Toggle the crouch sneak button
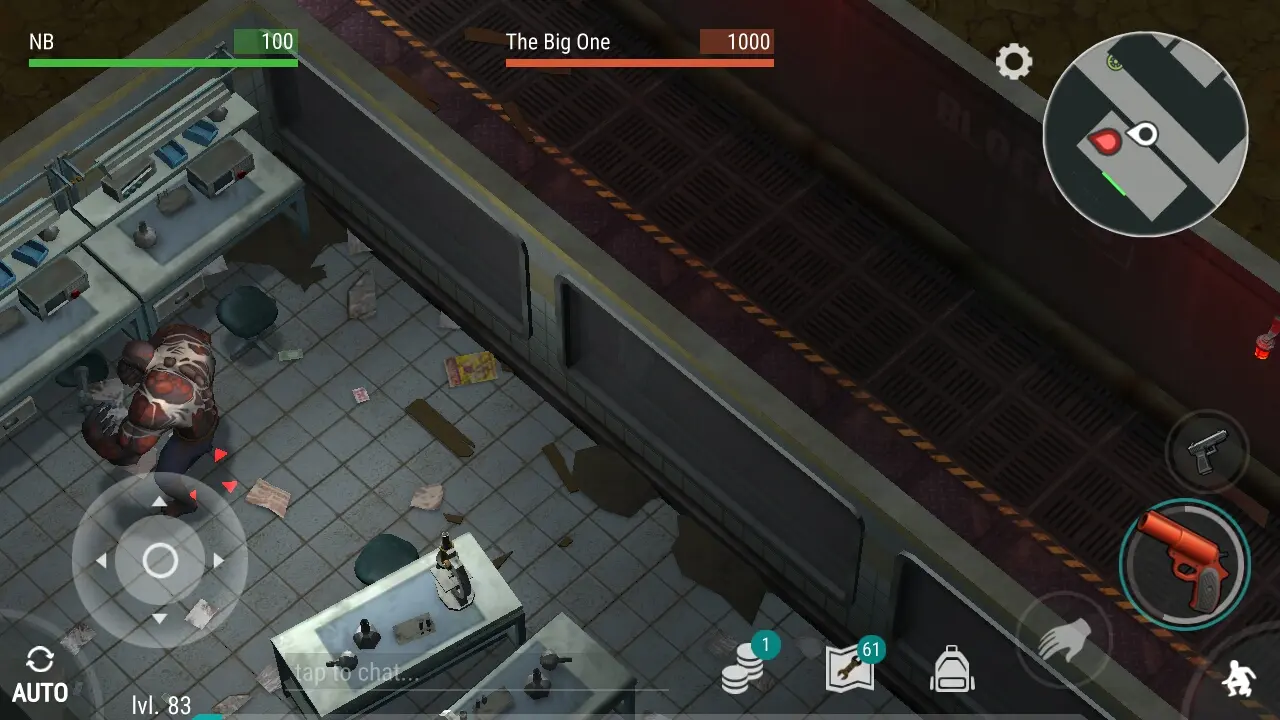Screen dimensions: 1280x720 tap(1239, 679)
